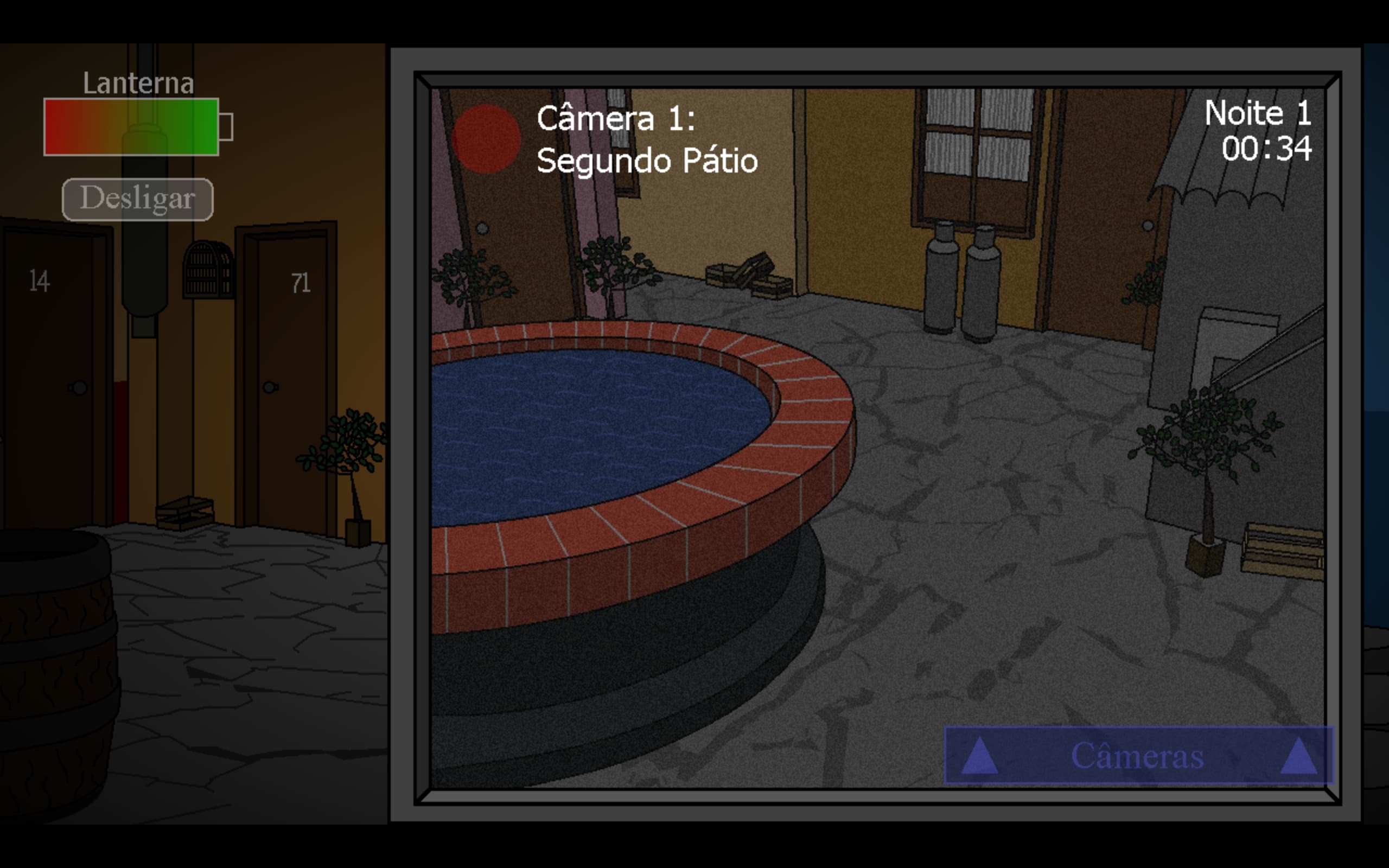Viewport: 1389px width, 868px height.
Task: Expand camera list using the up triangle
Action: pos(982,756)
